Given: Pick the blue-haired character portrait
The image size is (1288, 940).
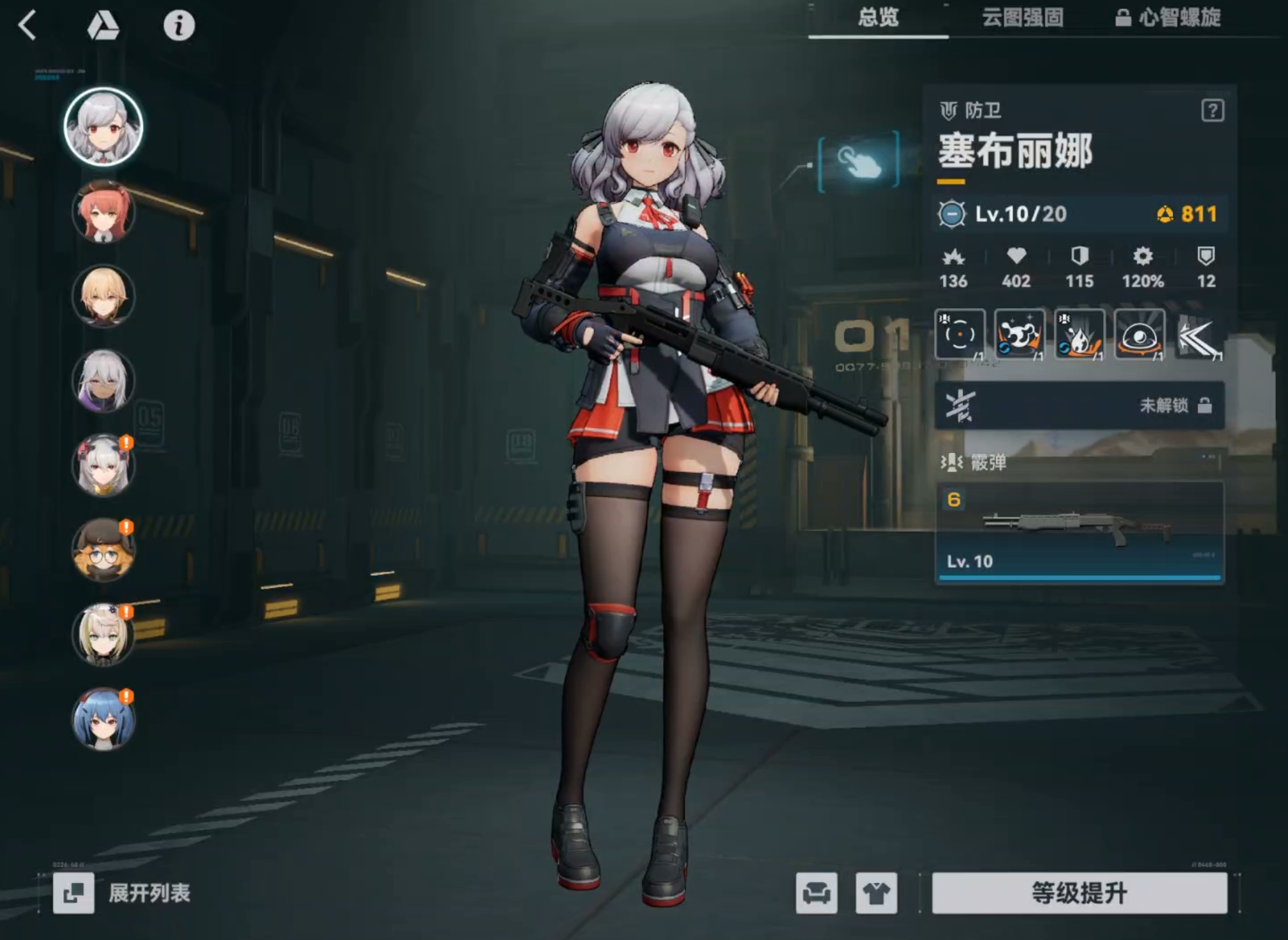Looking at the screenshot, I should click(103, 719).
